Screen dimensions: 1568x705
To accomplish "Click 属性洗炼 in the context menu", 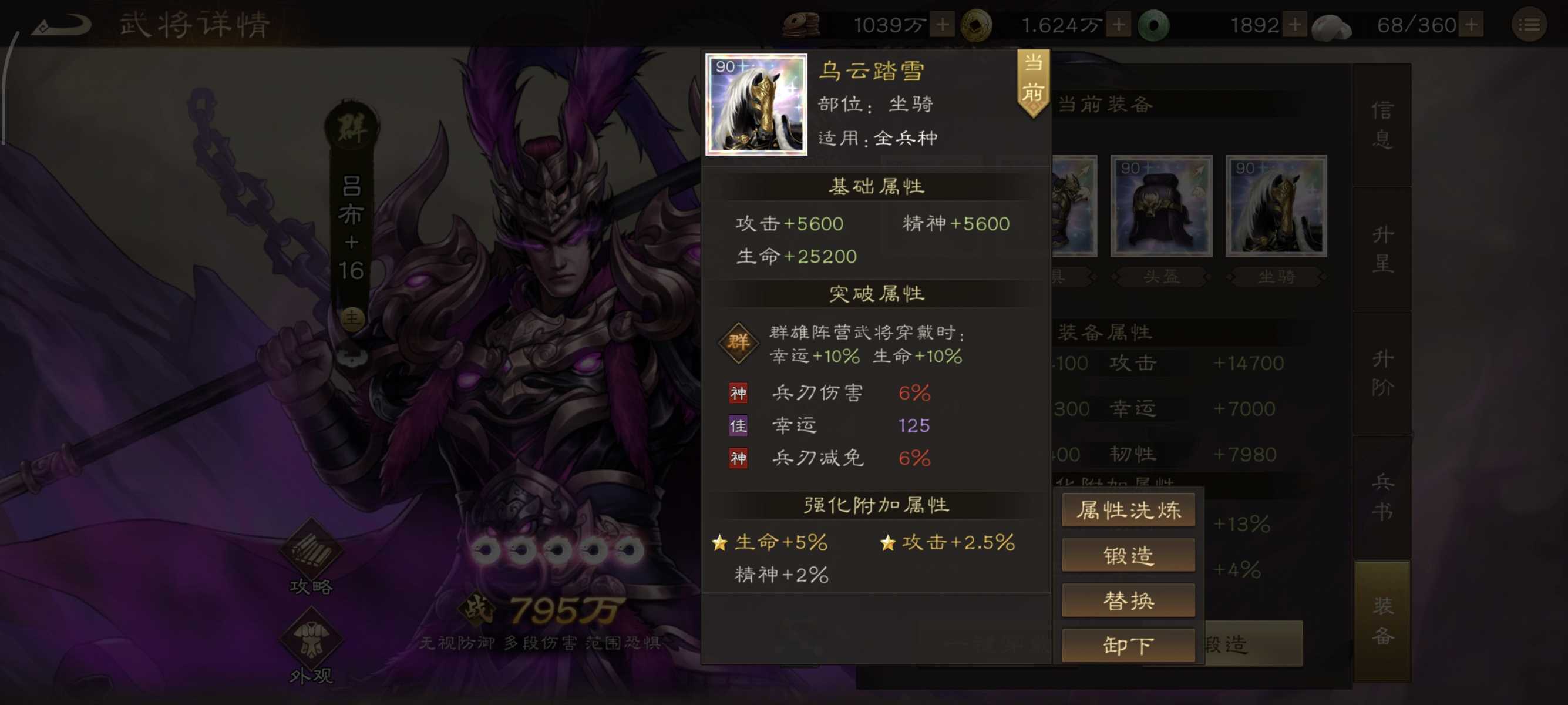I will coord(1128,510).
